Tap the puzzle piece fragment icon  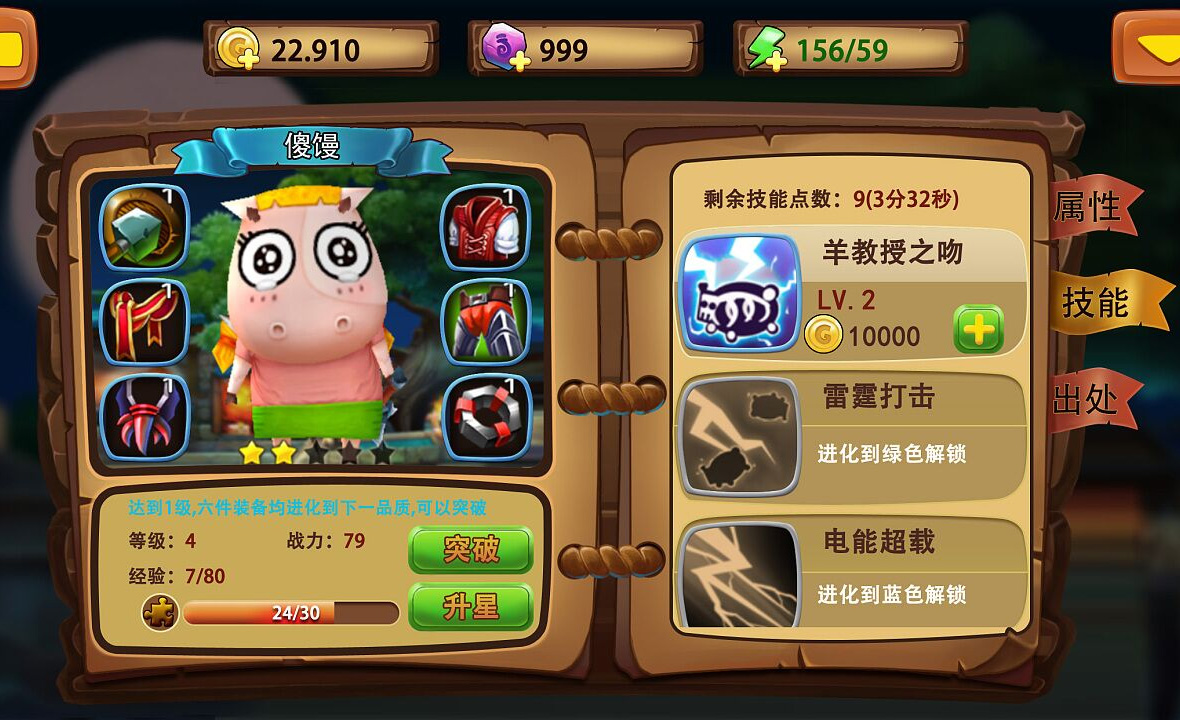click(x=160, y=613)
